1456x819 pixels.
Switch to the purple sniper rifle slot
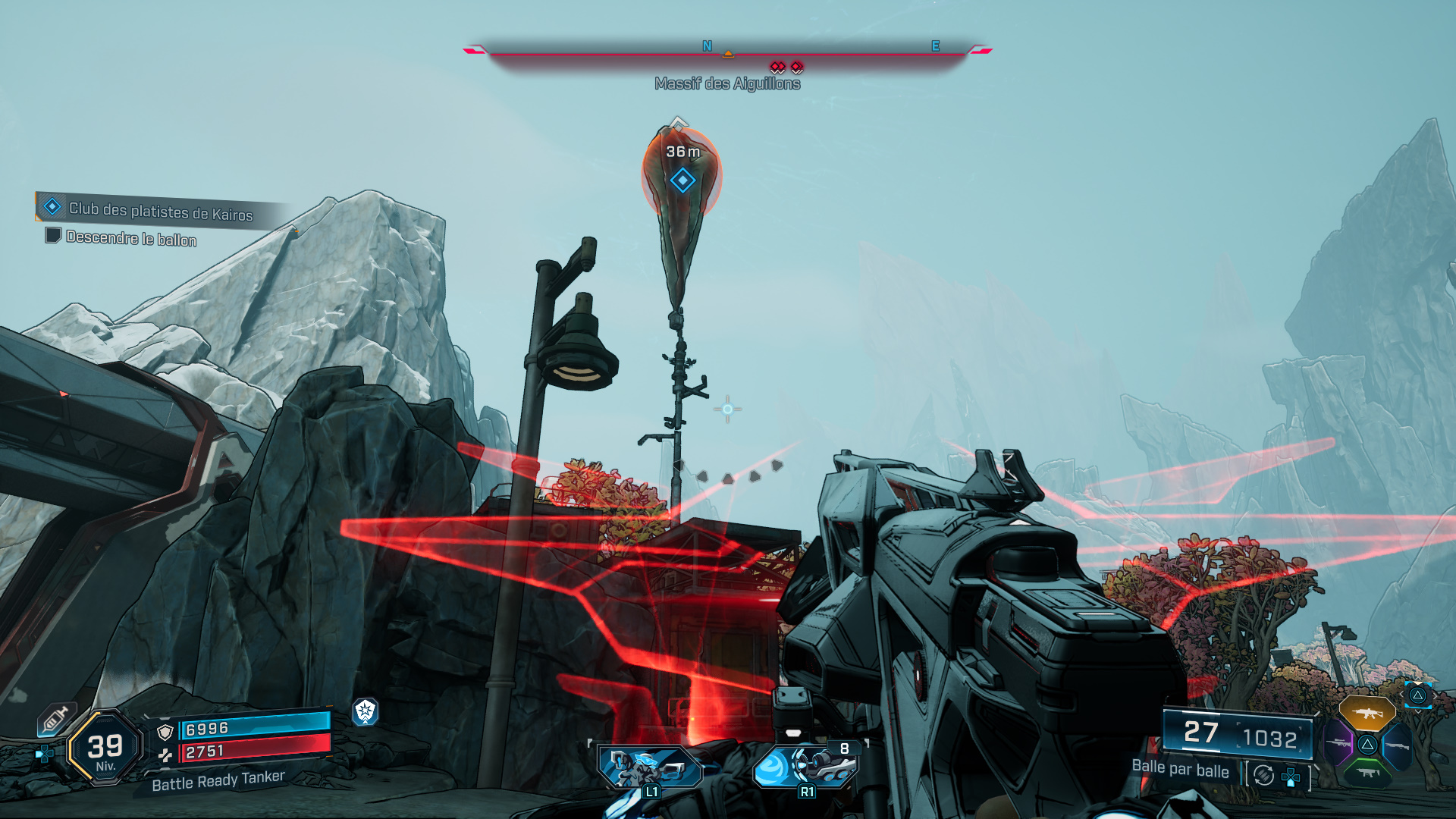(x=1338, y=744)
